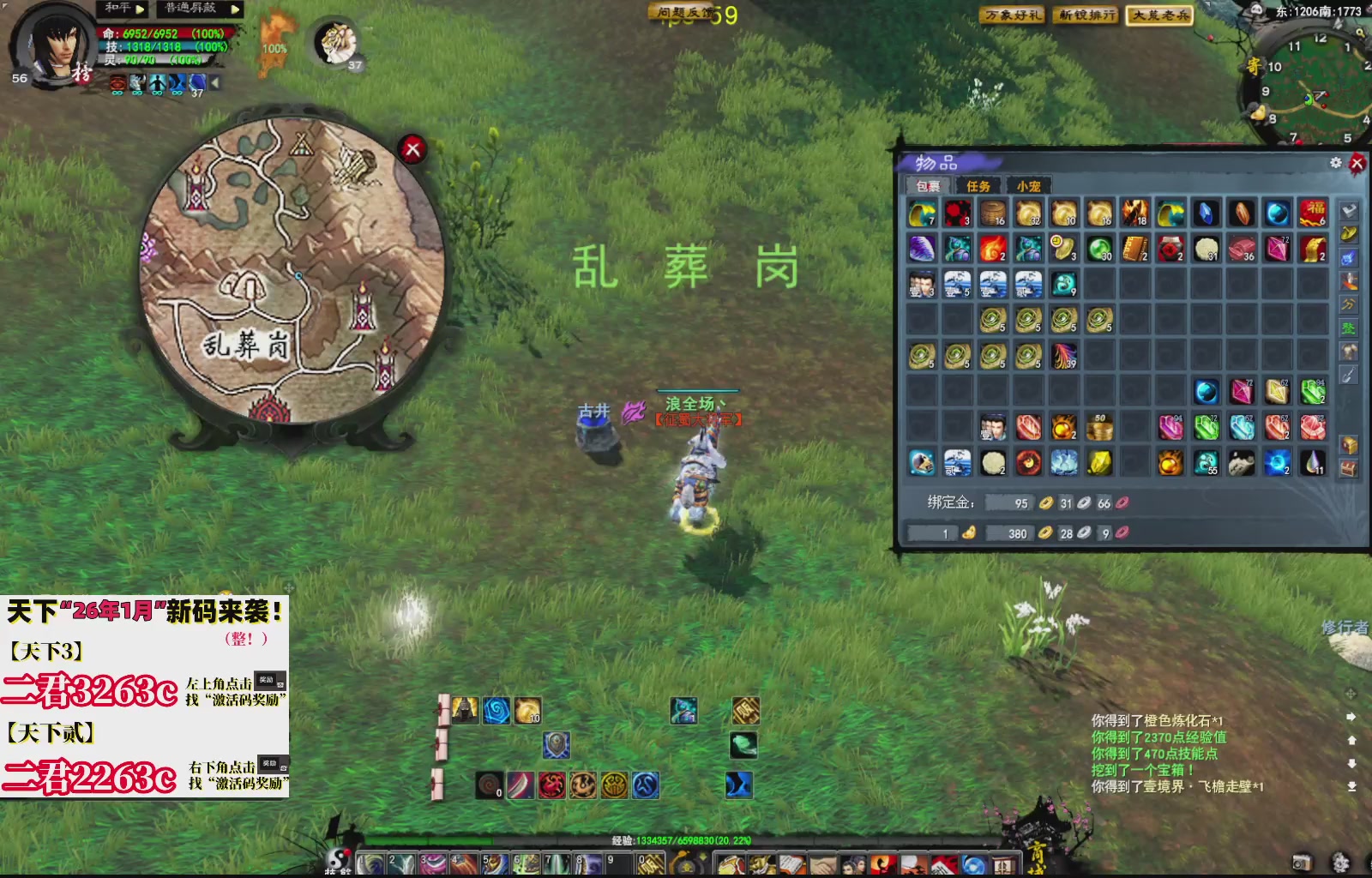Click the 分 split-item icon in inventory sidebar

(1349, 304)
